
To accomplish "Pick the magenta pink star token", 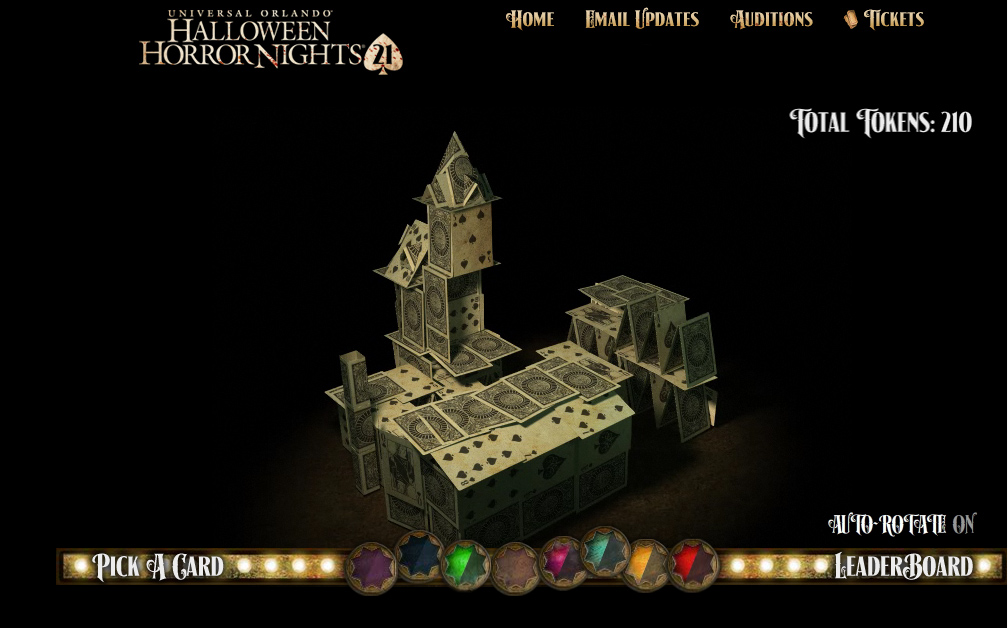I will click(x=563, y=561).
